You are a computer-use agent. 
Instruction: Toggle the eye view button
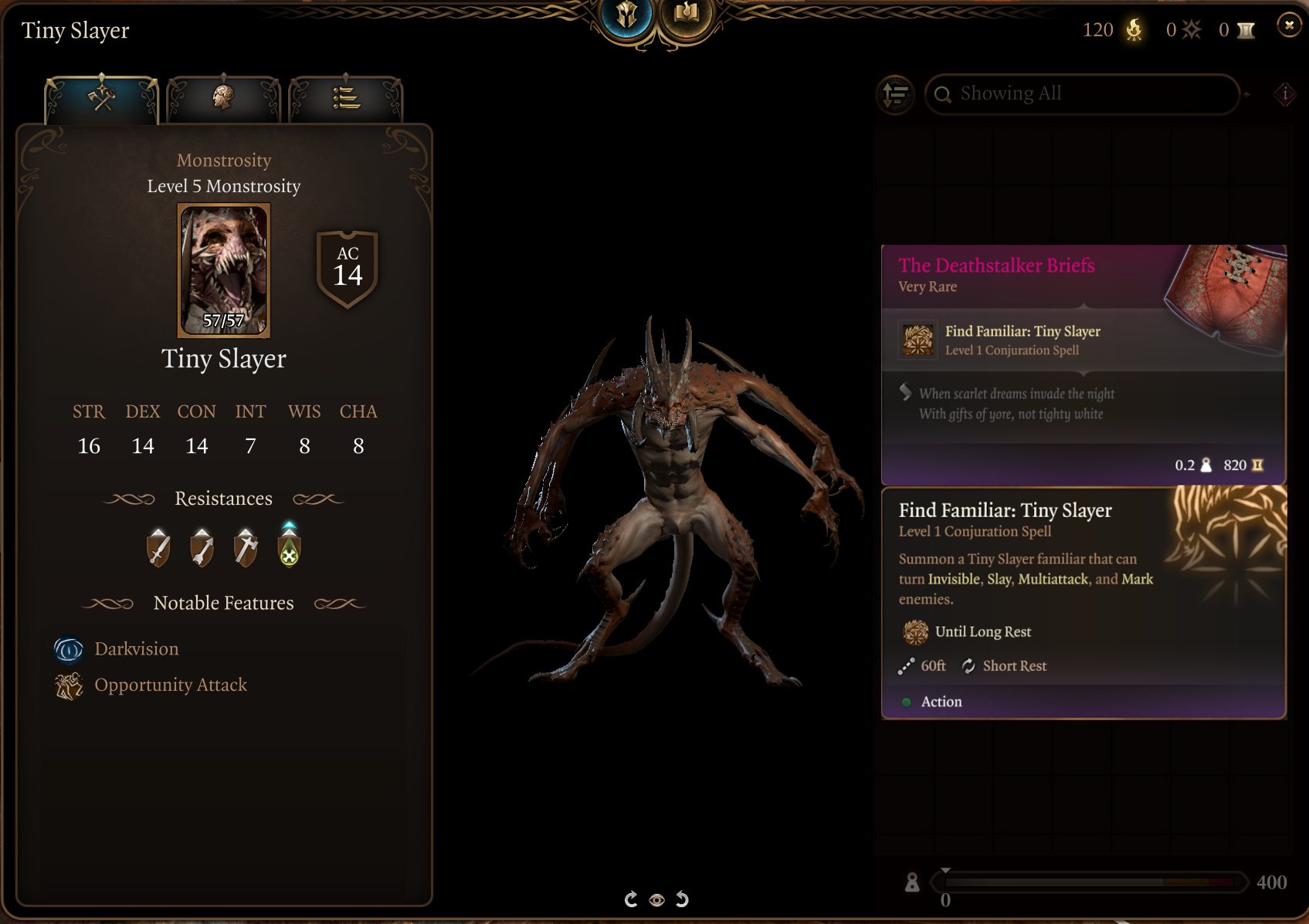[x=656, y=900]
